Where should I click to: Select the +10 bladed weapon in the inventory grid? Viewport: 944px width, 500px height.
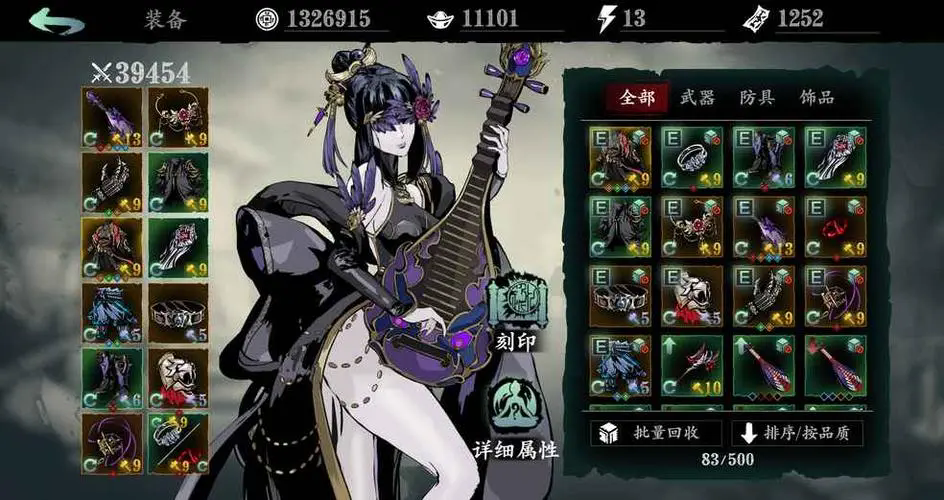(692, 365)
